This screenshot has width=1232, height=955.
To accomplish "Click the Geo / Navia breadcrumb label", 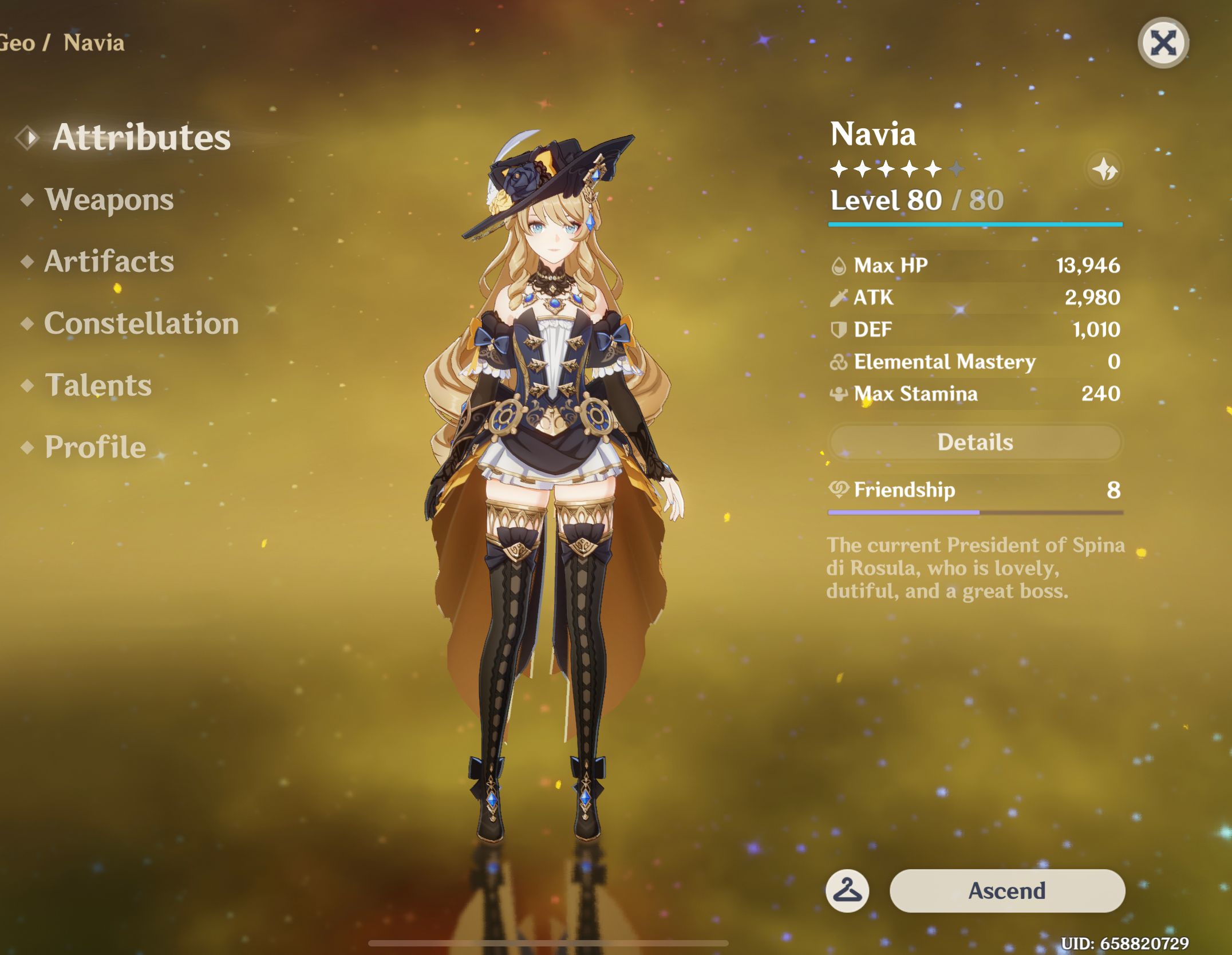I will 63,42.
